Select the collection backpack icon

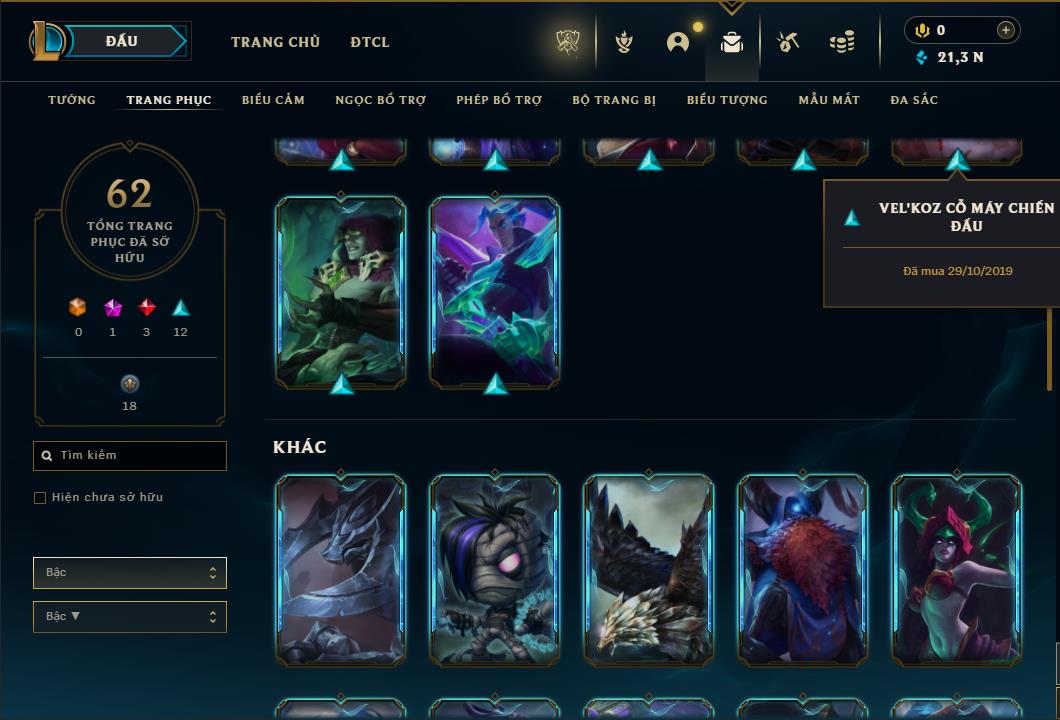(x=732, y=42)
